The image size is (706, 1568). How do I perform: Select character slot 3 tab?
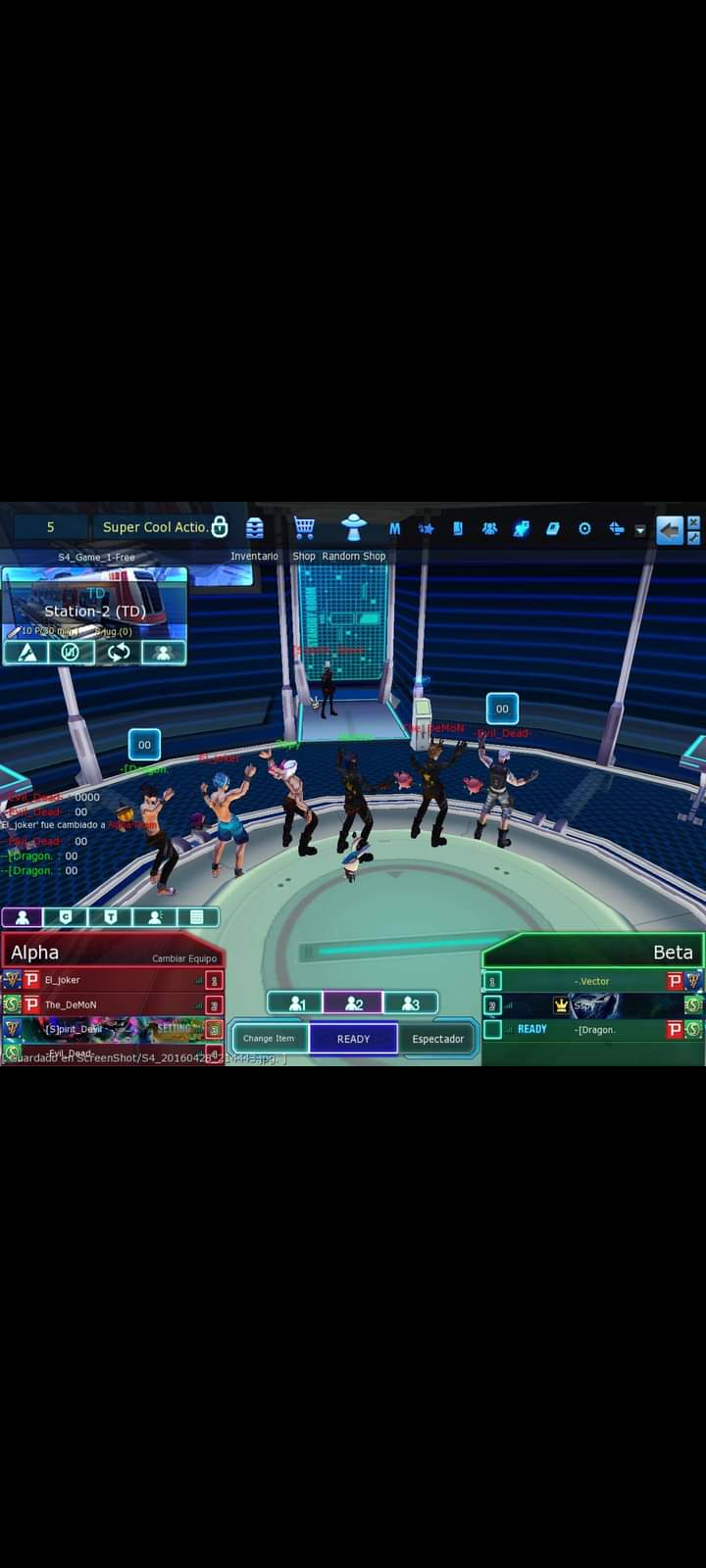pos(411,1004)
